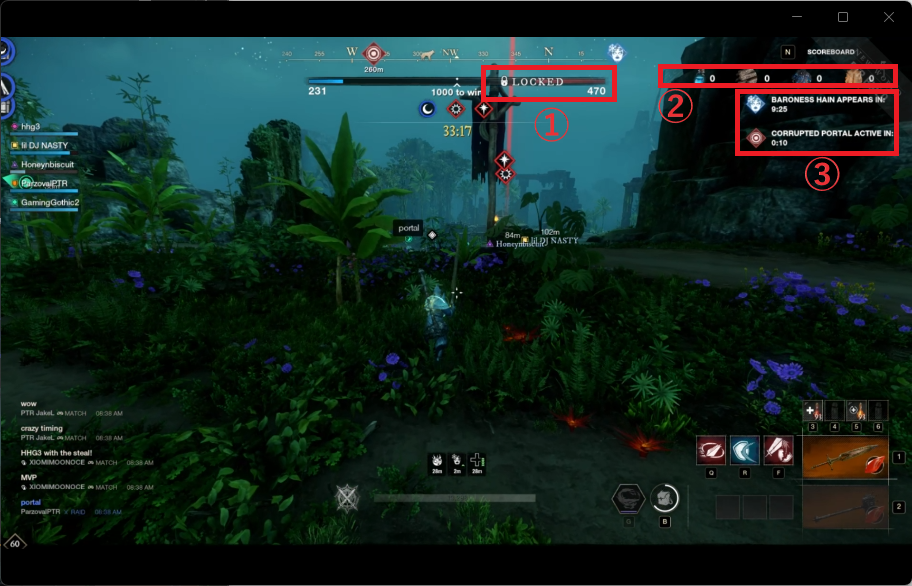Use the regeneration potion consumable slot
912x586 pixels.
(x=856, y=411)
